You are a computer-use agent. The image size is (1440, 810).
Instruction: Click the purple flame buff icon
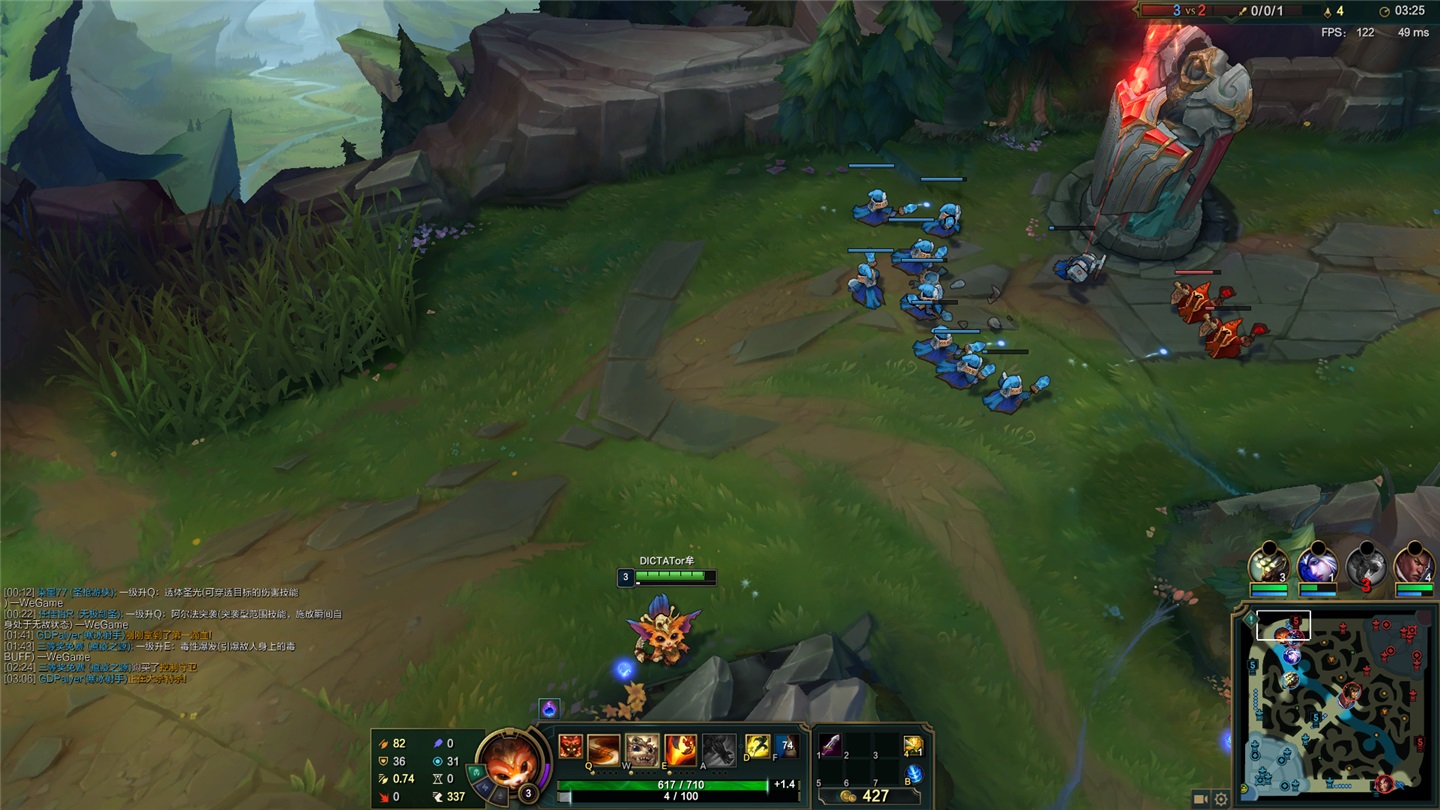pyautogui.click(x=548, y=709)
